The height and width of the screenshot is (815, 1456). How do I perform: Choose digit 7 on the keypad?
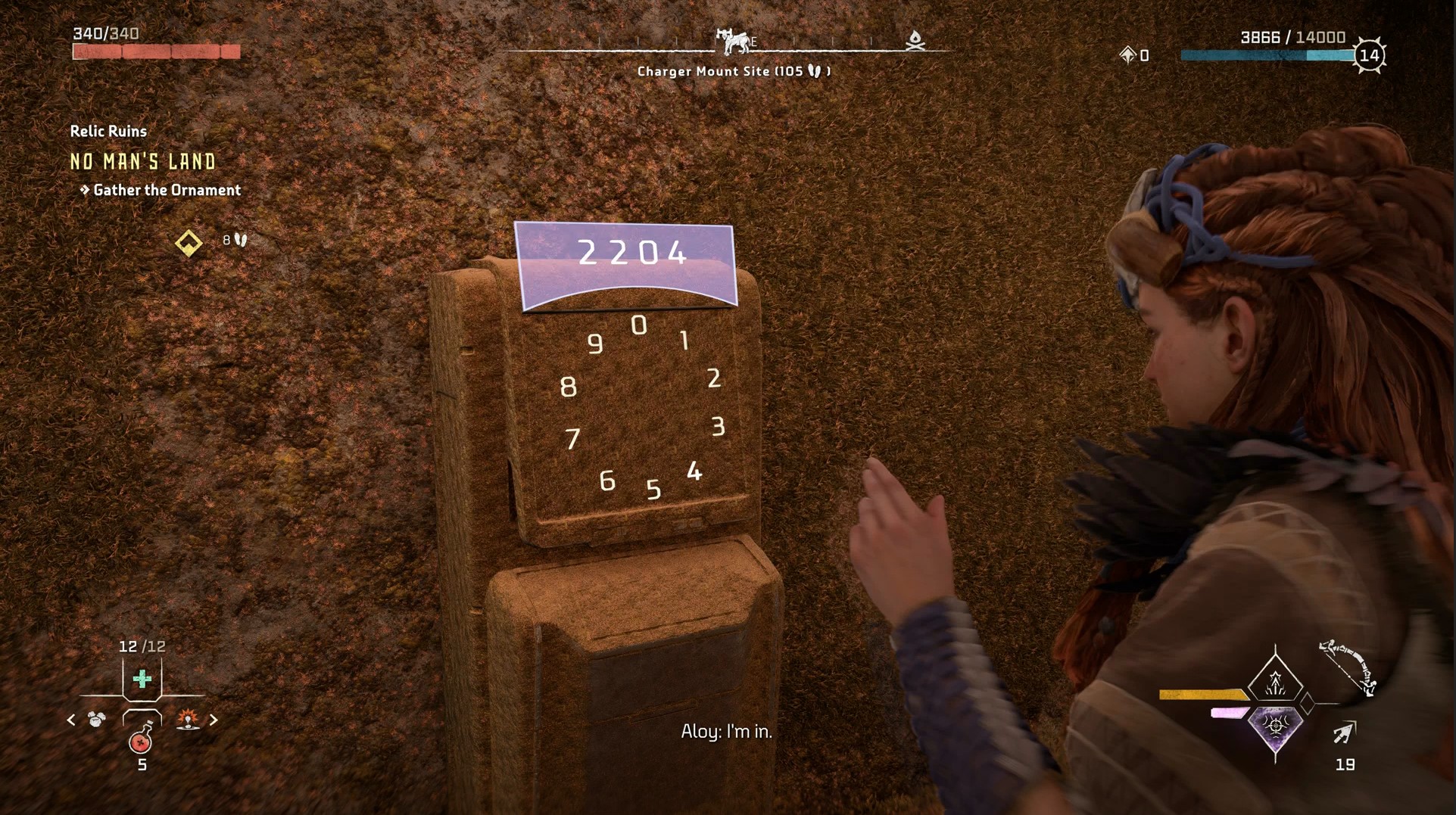point(573,439)
